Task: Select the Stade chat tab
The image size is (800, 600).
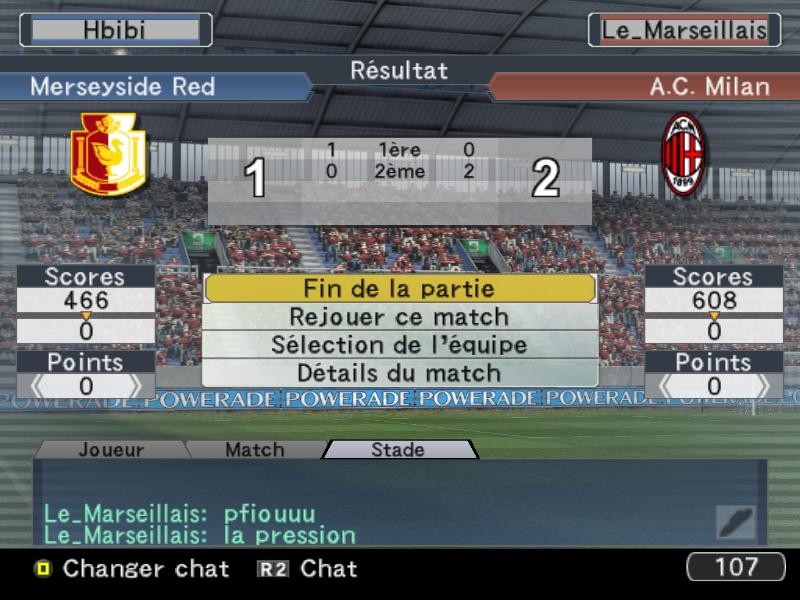Action: pos(398,450)
